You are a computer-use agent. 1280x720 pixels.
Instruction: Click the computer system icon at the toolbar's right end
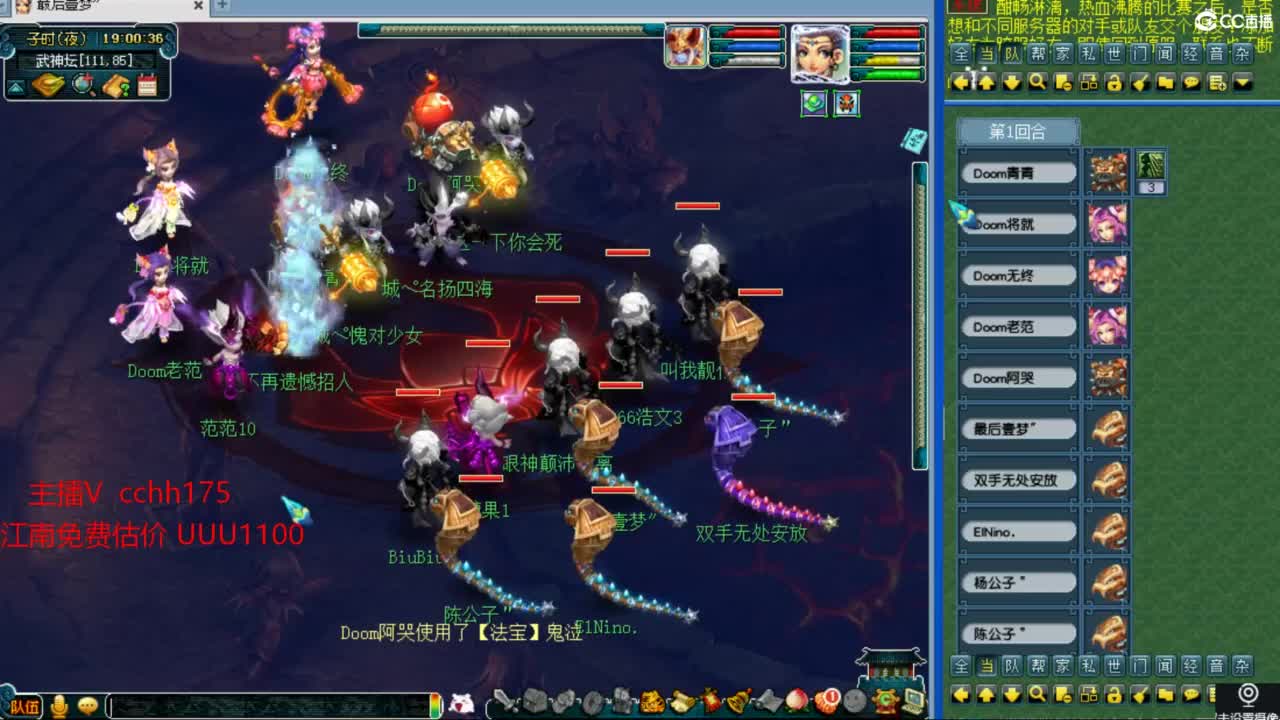coord(912,703)
